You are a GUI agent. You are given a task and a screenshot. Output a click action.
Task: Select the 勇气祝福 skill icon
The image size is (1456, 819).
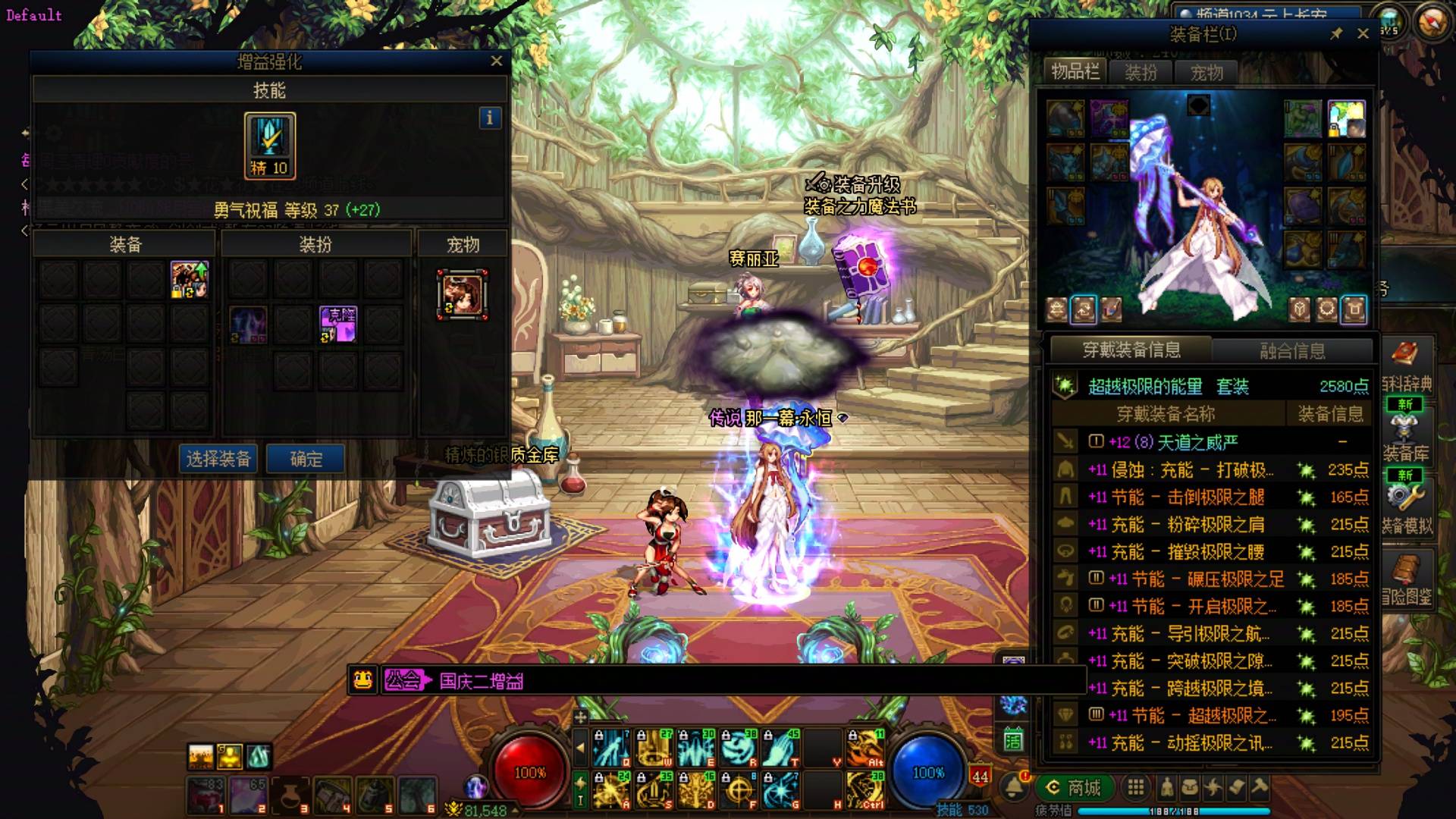(x=269, y=145)
